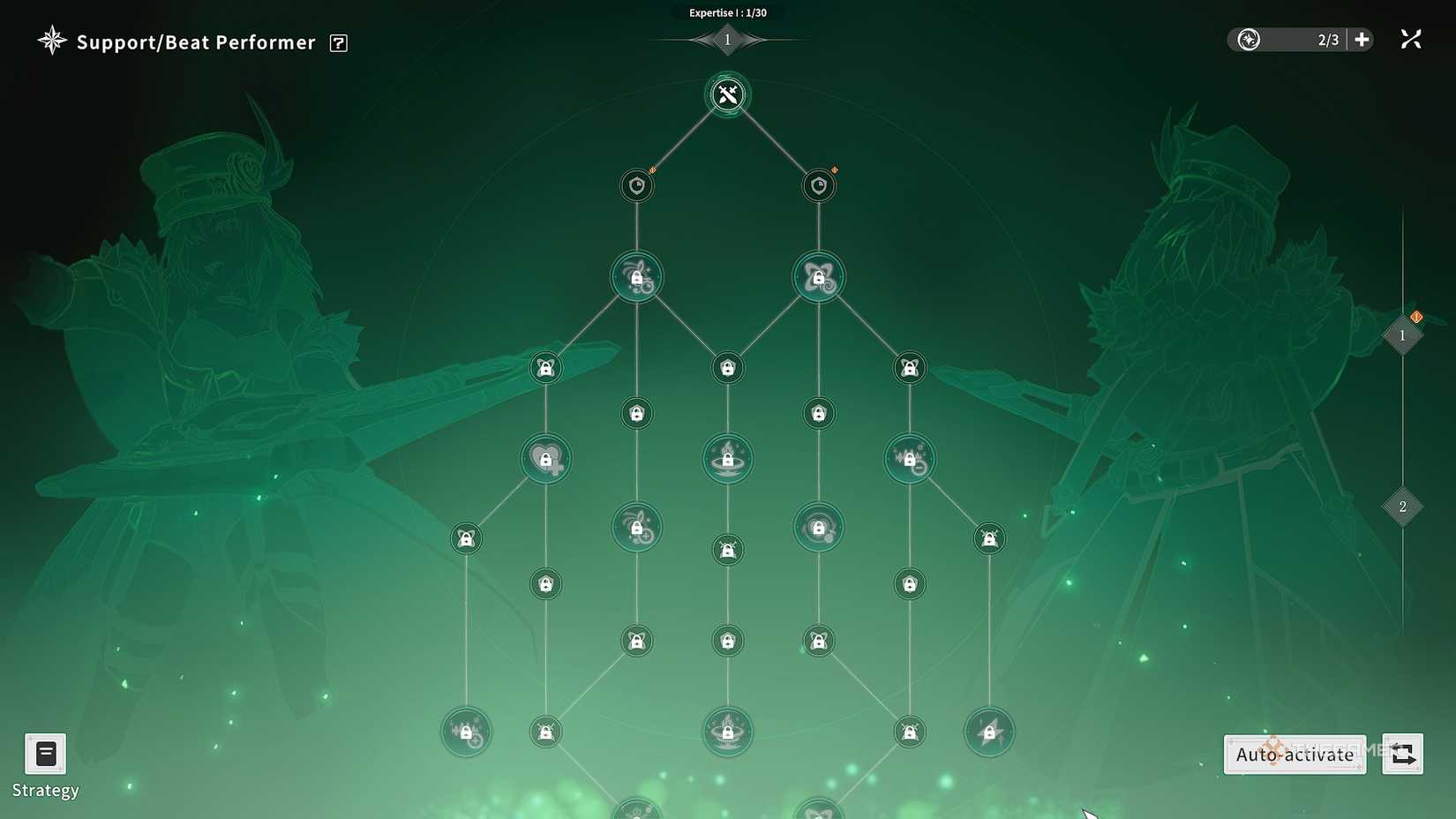
Task: Open the Support/Beat Performer help popup
Action: [338, 42]
